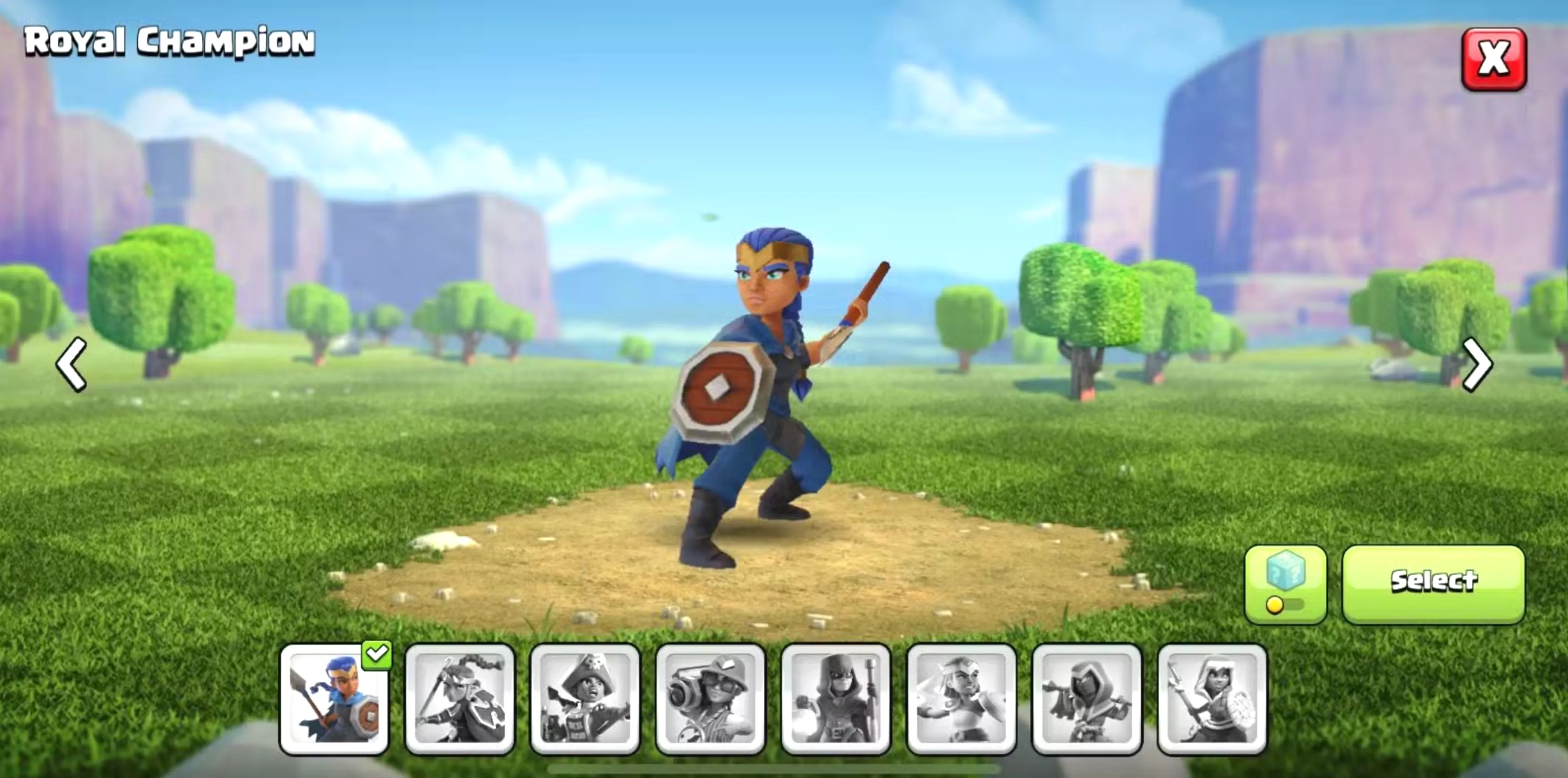
Task: Close the Royal Champion skin screen
Action: (x=1494, y=59)
